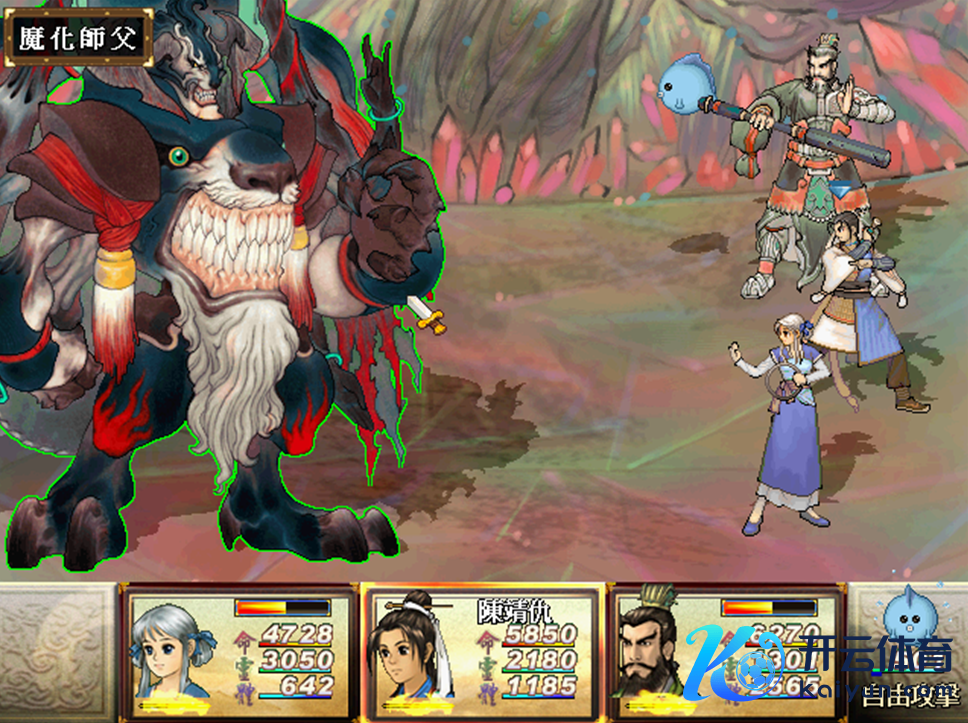Screen dimensions: 968x723
Task: Select the bearded warrior's character panel
Action: (725, 648)
